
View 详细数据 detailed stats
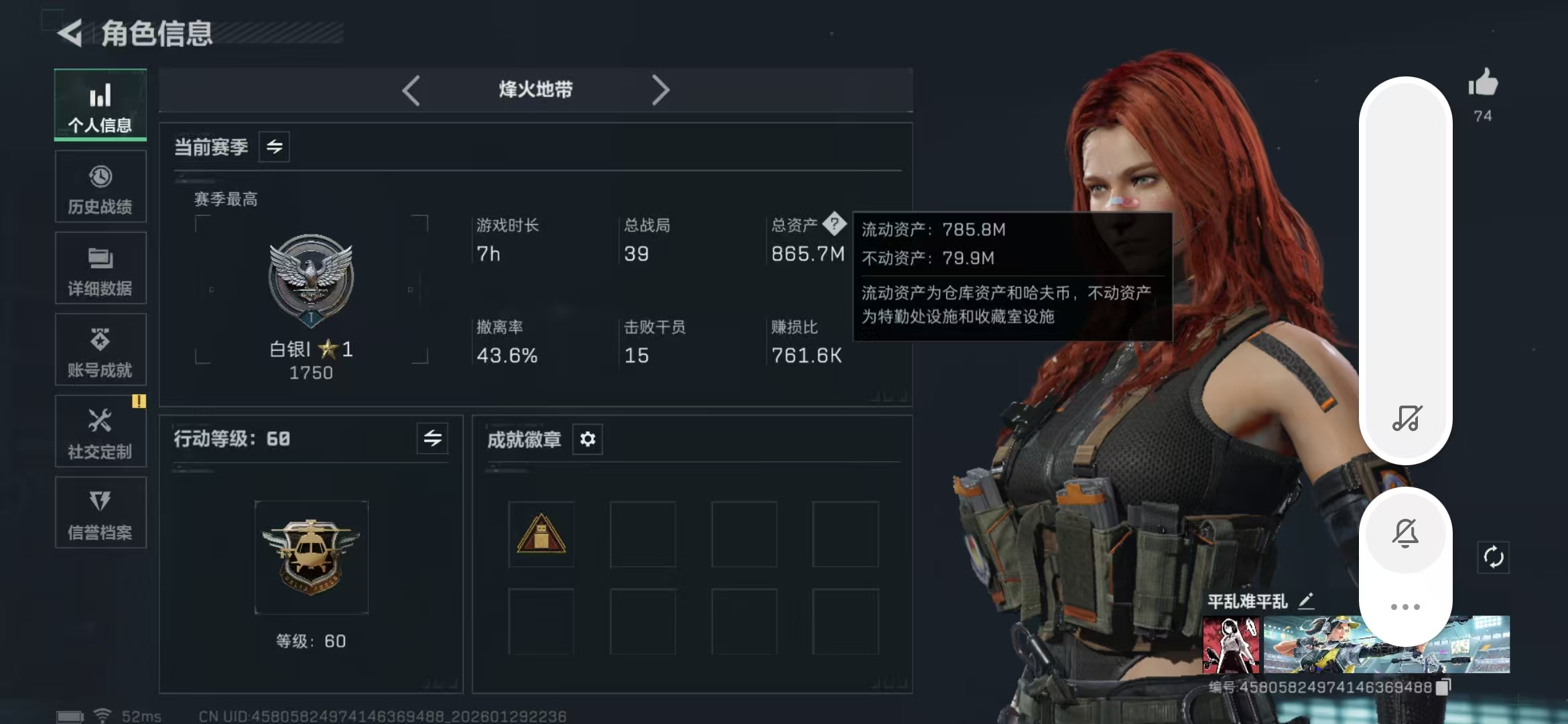(x=100, y=269)
